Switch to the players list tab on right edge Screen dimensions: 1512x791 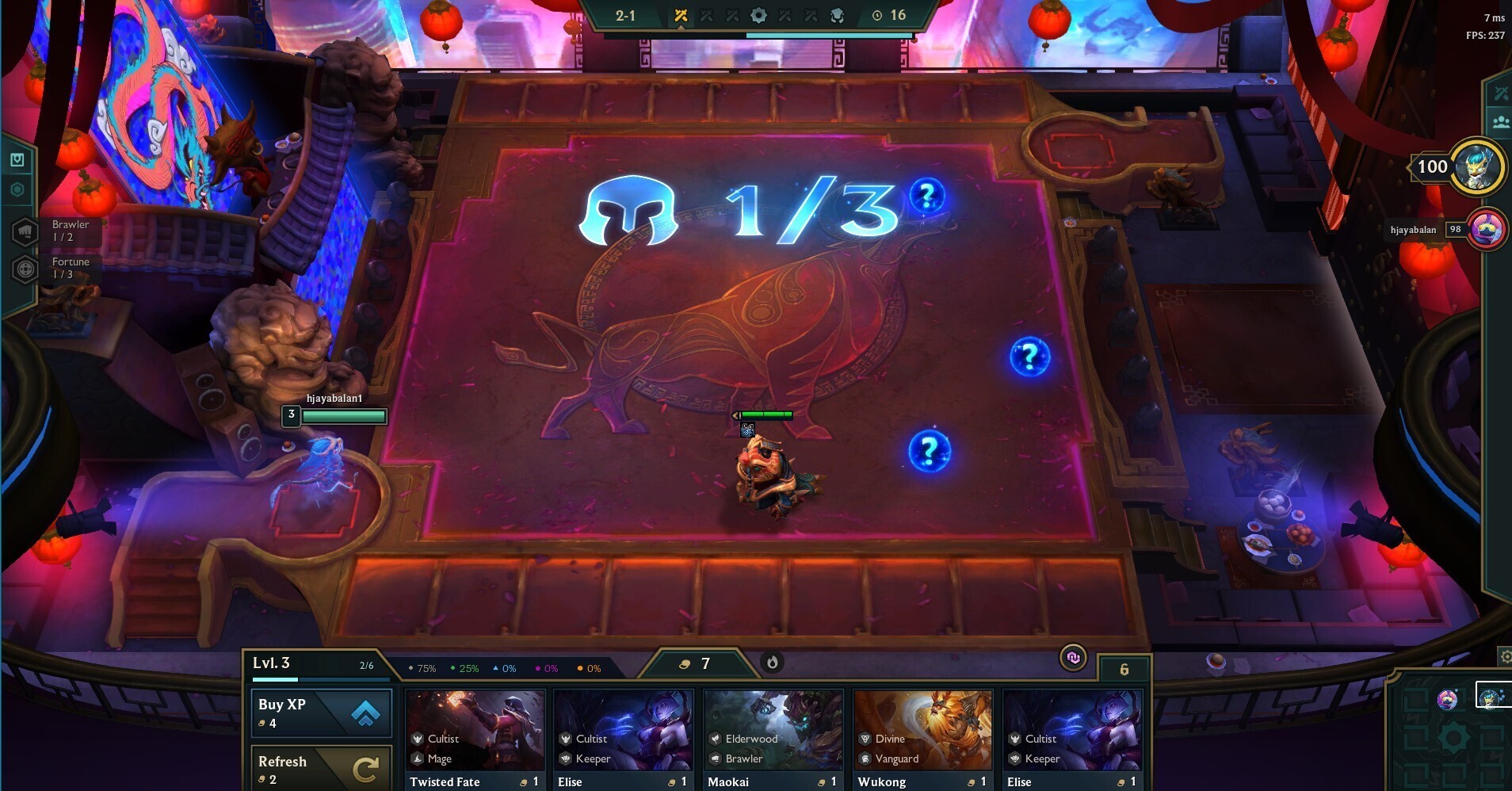tap(1501, 120)
